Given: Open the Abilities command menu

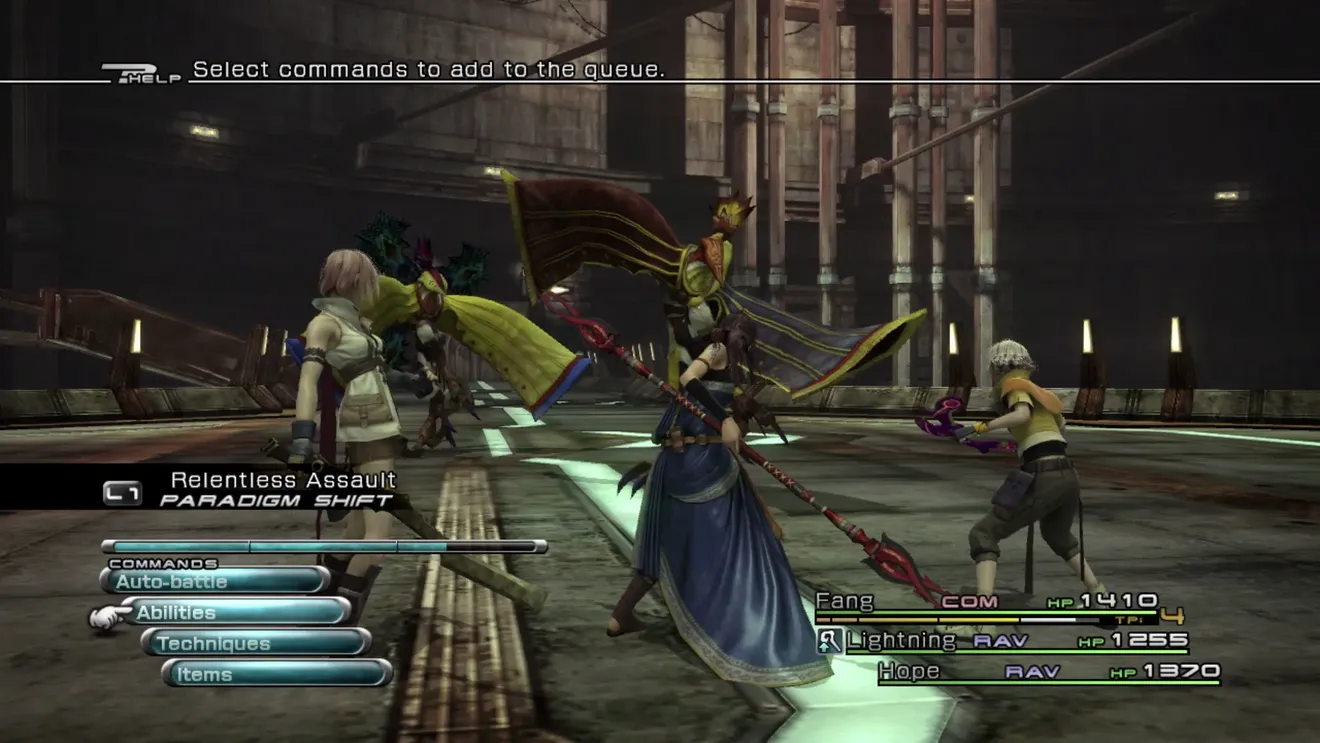Looking at the screenshot, I should pyautogui.click(x=236, y=612).
